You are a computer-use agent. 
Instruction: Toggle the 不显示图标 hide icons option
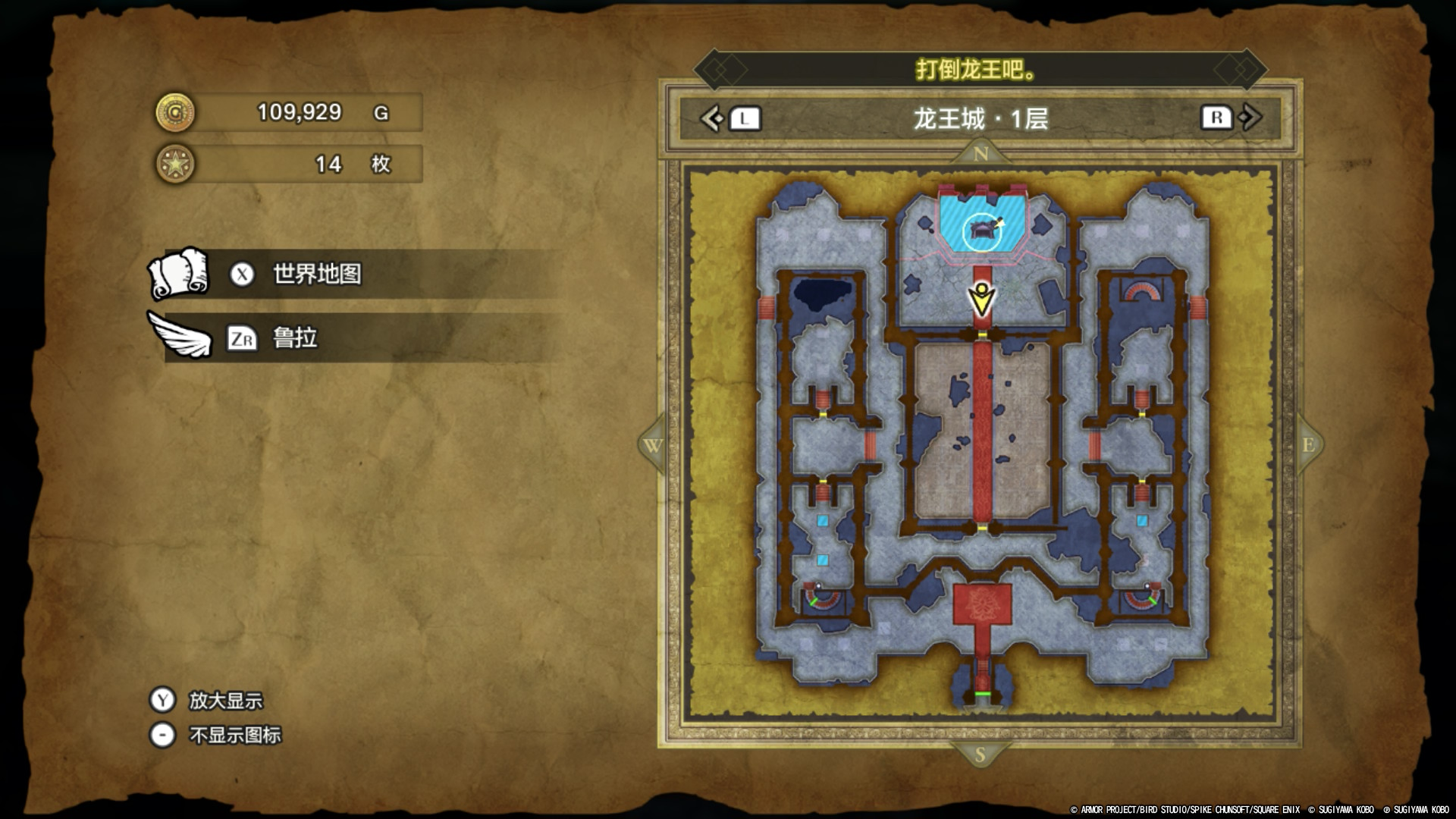tap(234, 736)
